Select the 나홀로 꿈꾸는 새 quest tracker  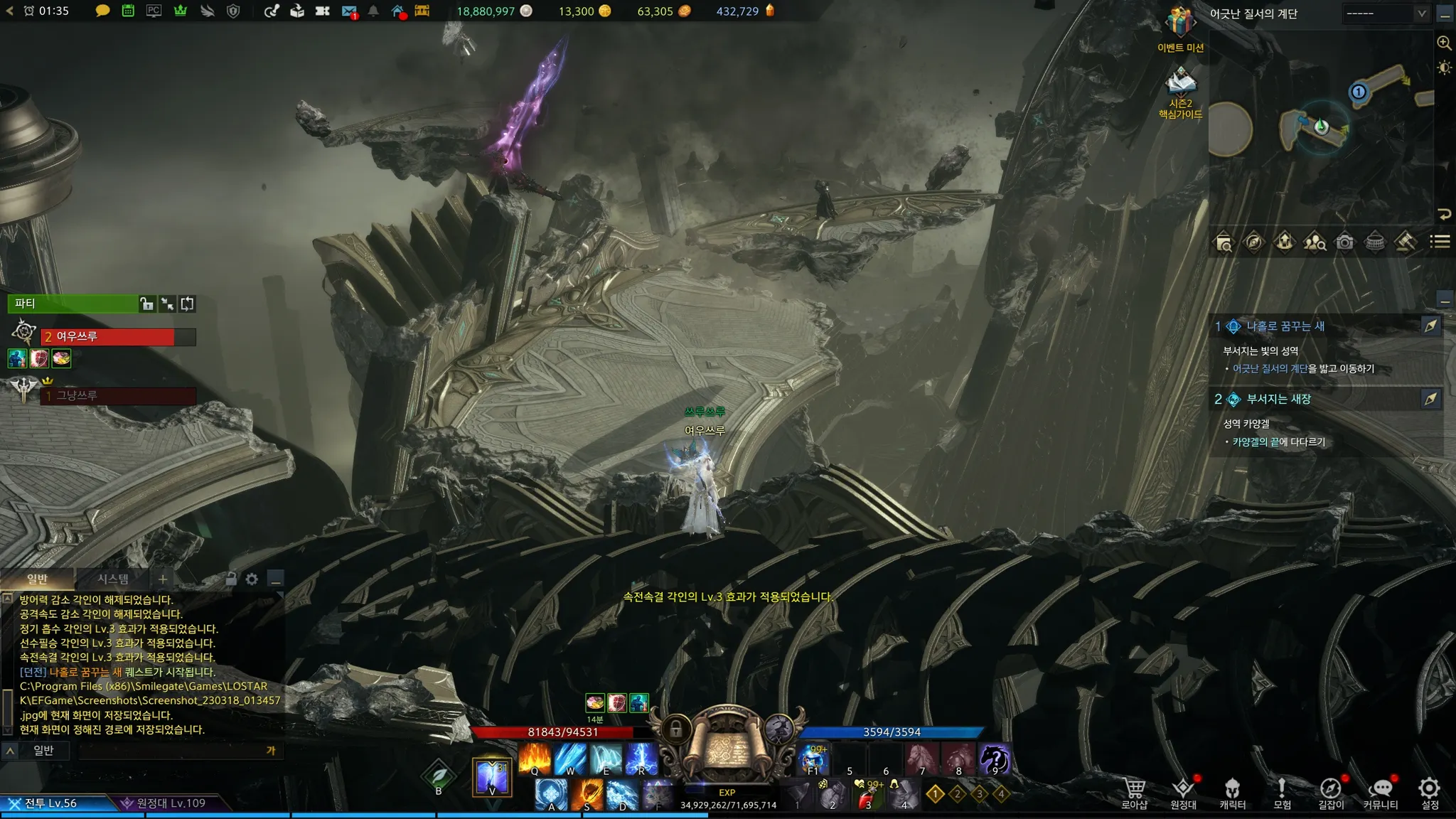(x=1285, y=326)
